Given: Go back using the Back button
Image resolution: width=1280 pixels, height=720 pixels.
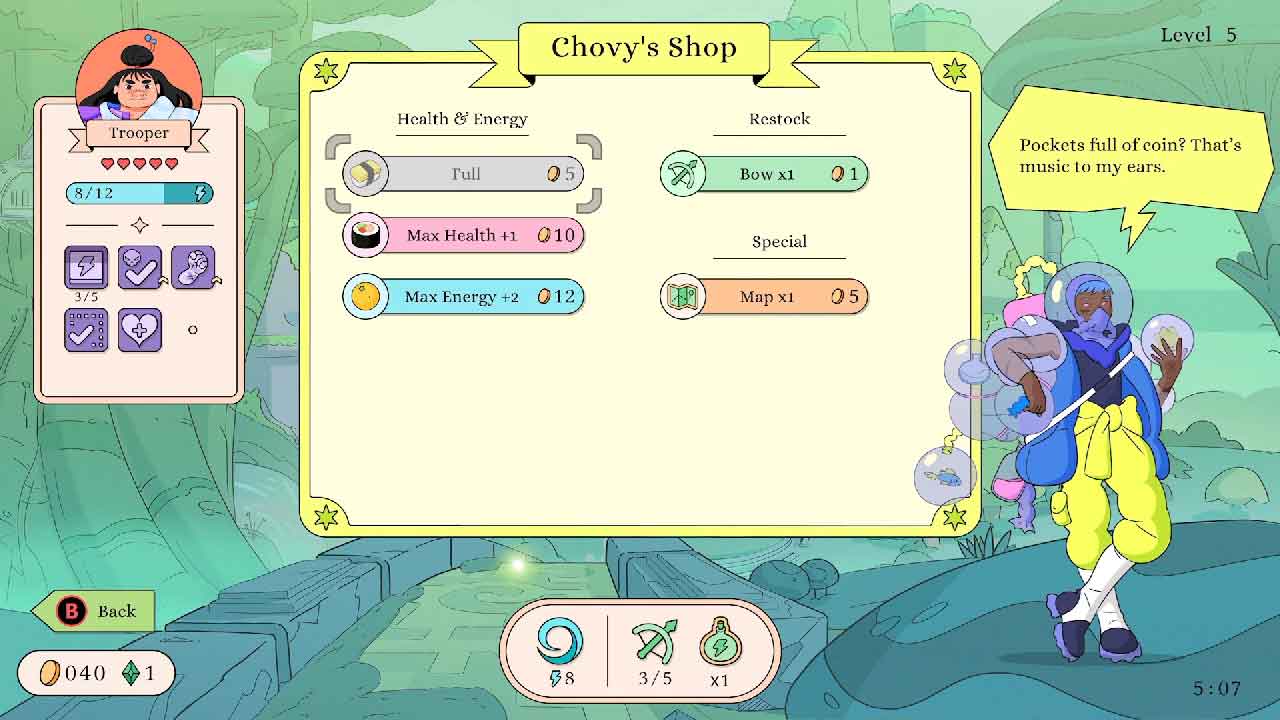Looking at the screenshot, I should (95, 611).
